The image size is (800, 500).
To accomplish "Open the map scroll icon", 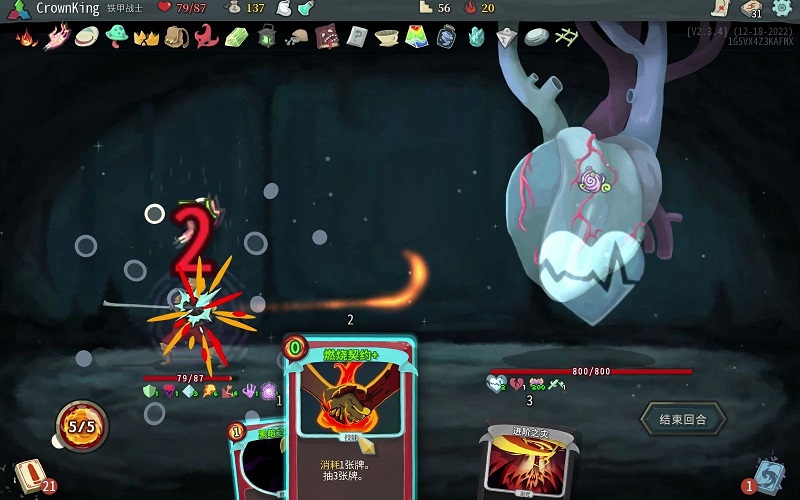I will [x=720, y=8].
